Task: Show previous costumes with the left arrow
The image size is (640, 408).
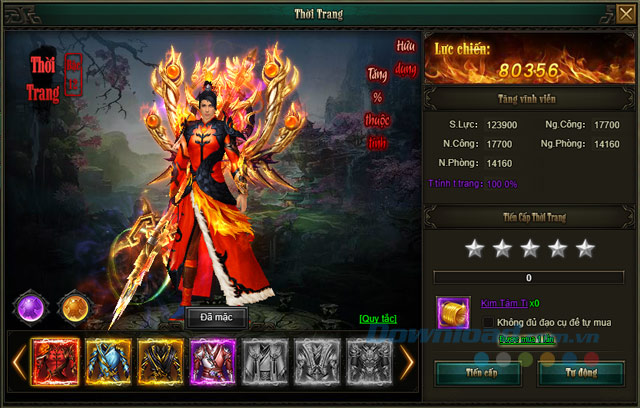Action: pos(17,363)
